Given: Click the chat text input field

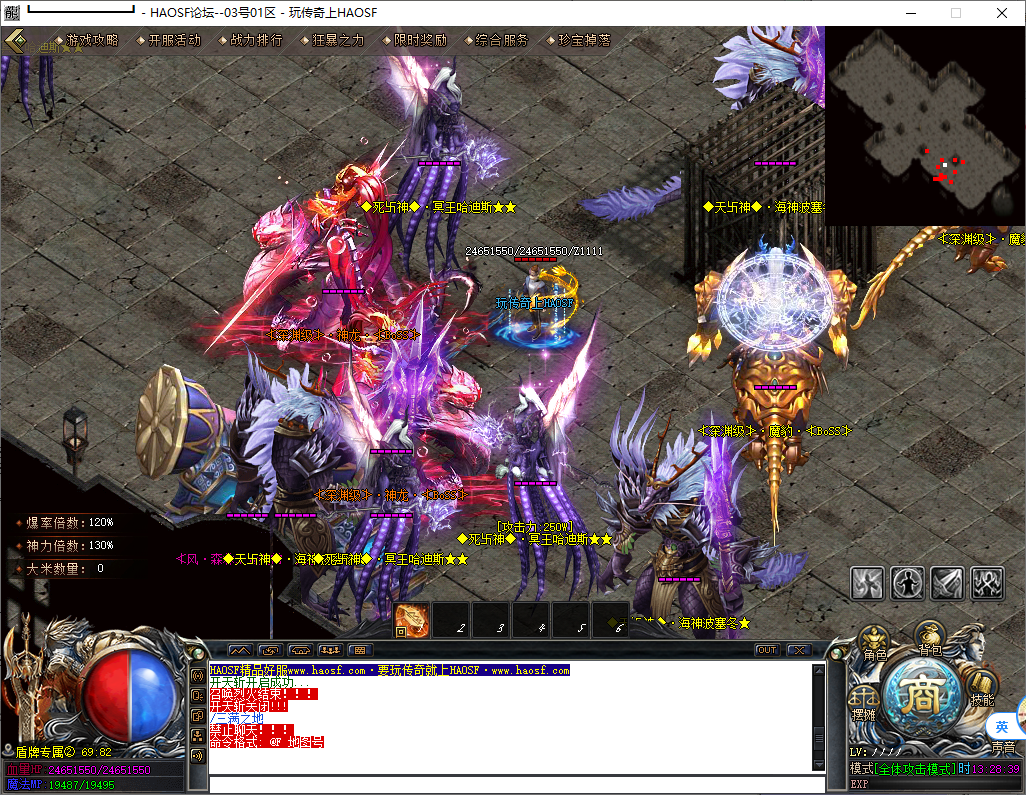Looking at the screenshot, I should pos(510,784).
